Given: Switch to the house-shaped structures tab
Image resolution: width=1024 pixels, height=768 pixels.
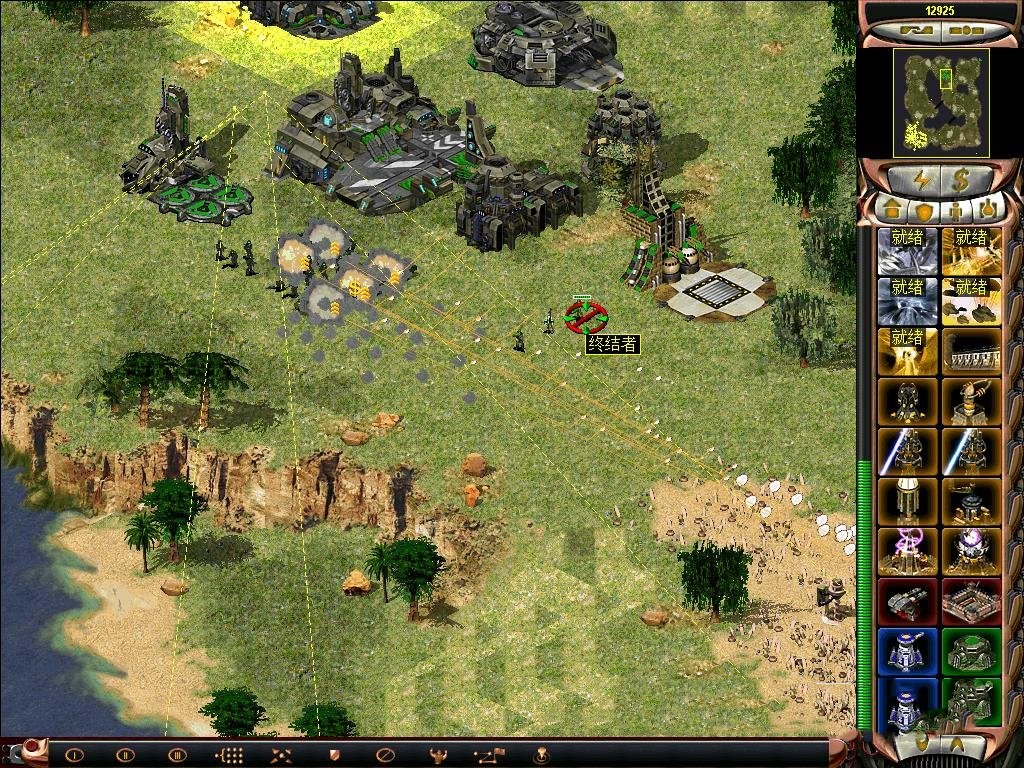Looking at the screenshot, I should tap(892, 210).
